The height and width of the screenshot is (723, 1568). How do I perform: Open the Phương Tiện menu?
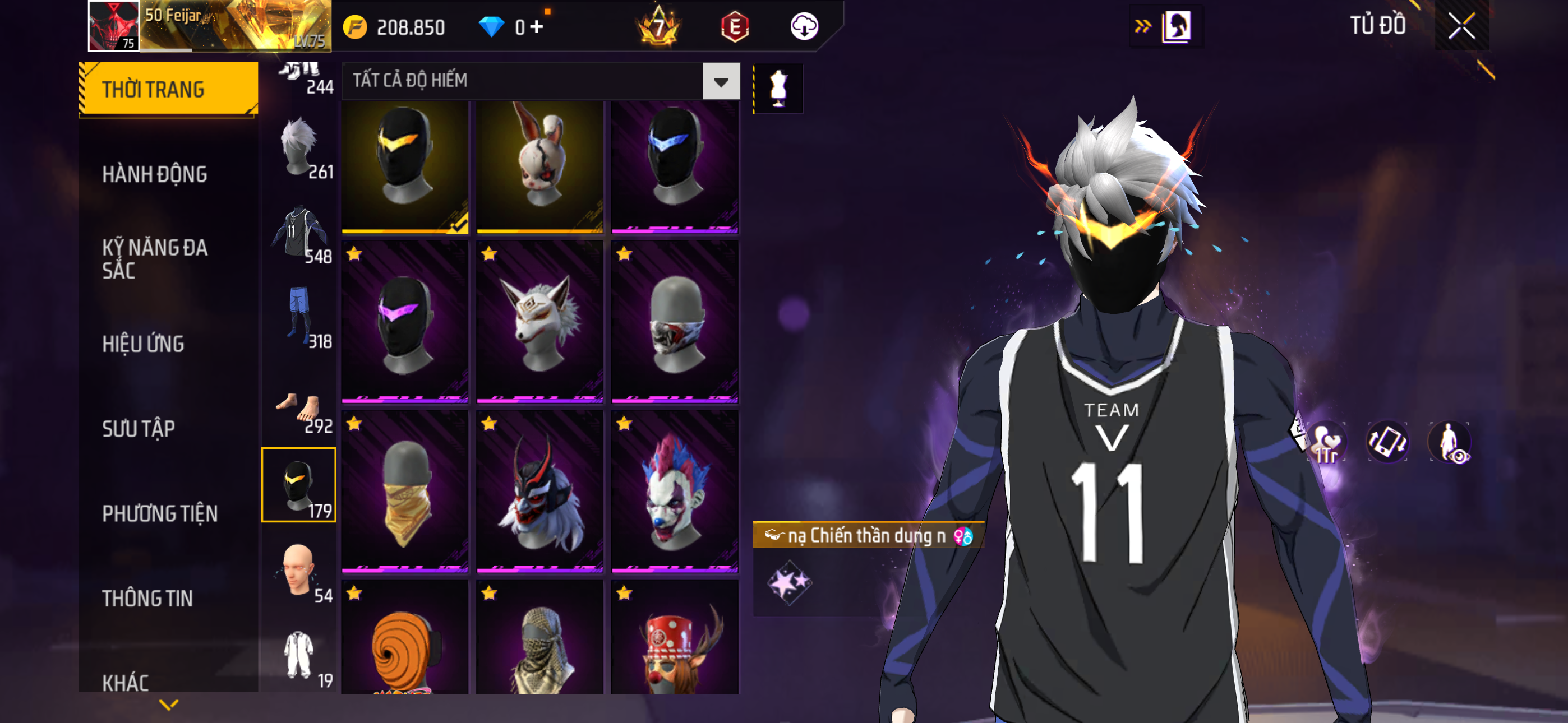point(159,513)
